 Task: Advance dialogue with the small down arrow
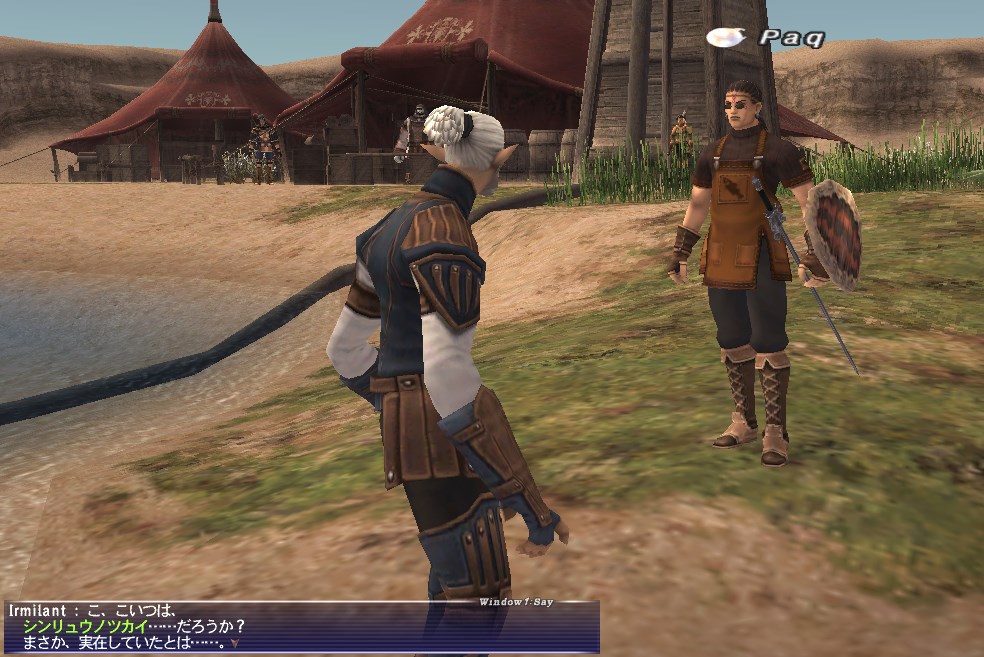(x=234, y=643)
